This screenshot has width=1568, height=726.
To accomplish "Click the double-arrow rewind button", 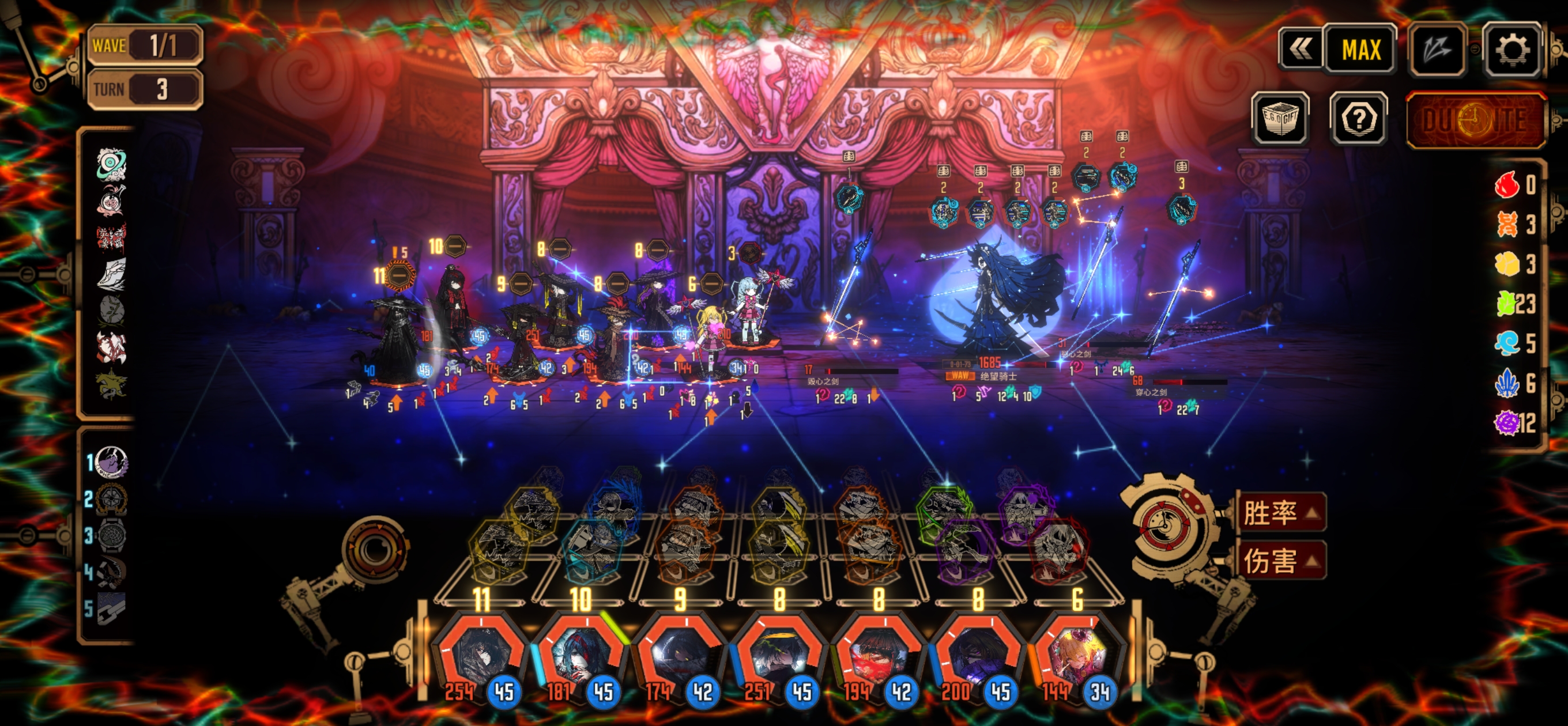I will click(x=1299, y=50).
